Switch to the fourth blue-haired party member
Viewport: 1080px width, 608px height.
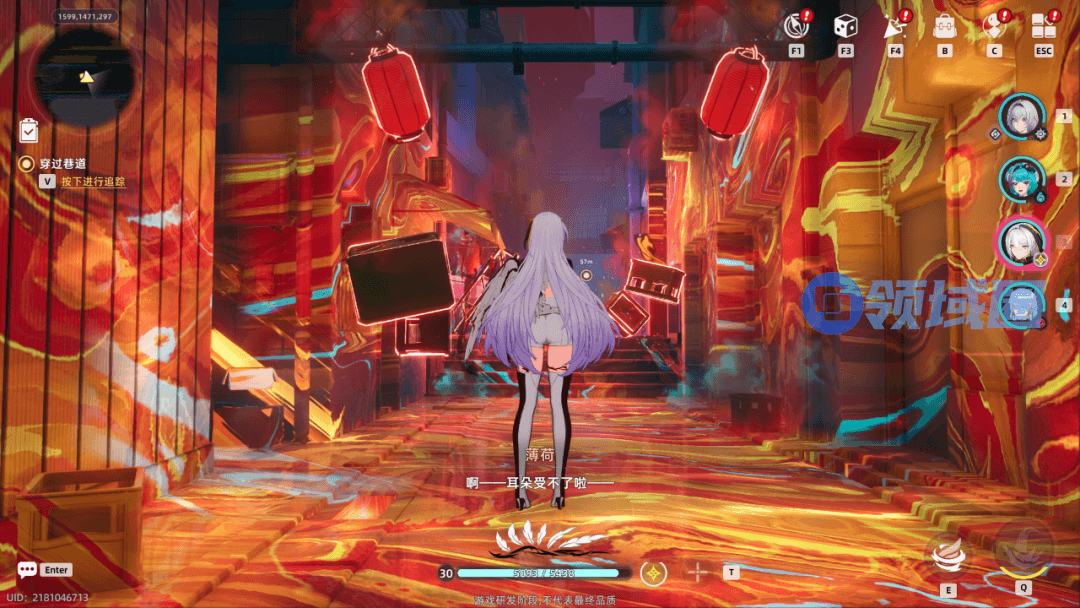[1022, 304]
